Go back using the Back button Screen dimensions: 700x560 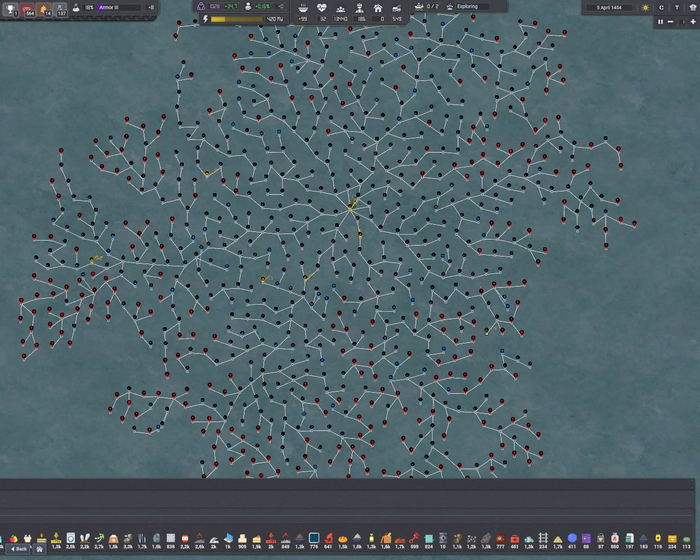click(x=19, y=549)
